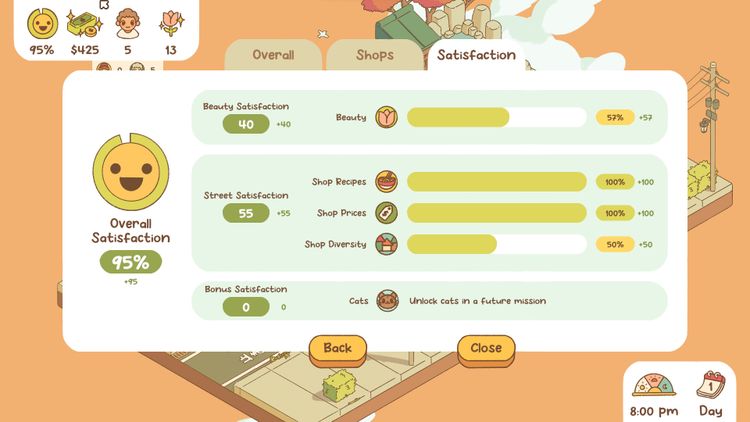Click the tulip beauty HUD icon

point(170,22)
